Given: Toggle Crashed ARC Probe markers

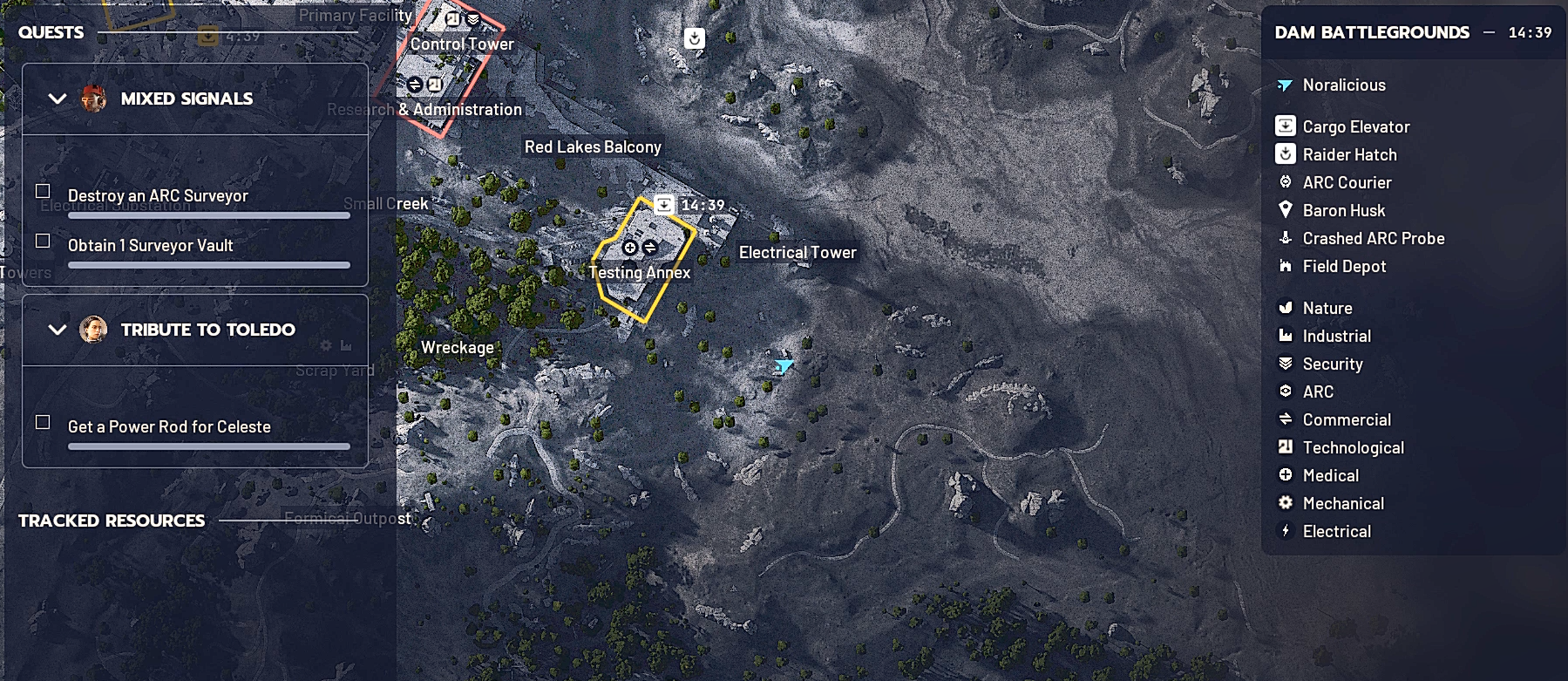Looking at the screenshot, I should click(x=1373, y=238).
